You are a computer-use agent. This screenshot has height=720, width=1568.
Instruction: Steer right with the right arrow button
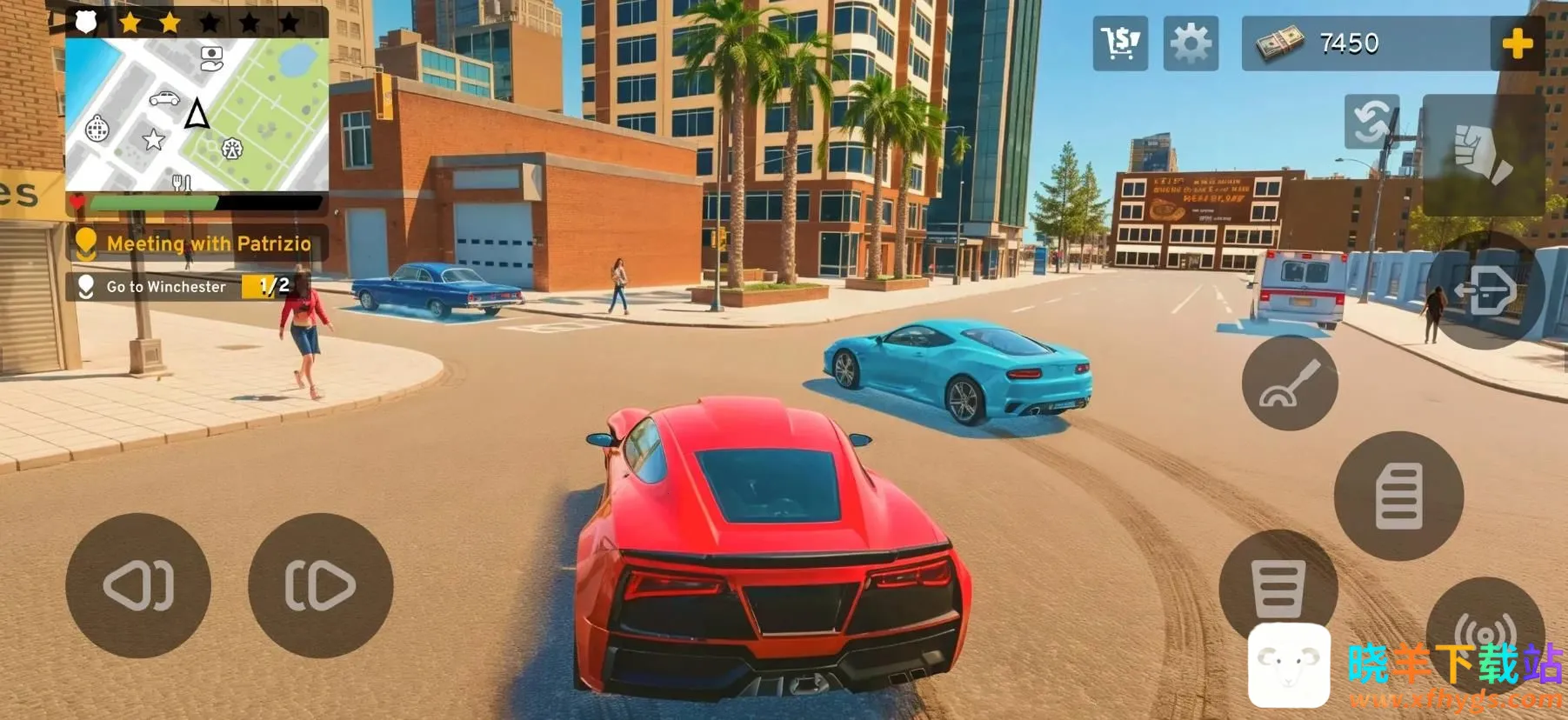320,585
